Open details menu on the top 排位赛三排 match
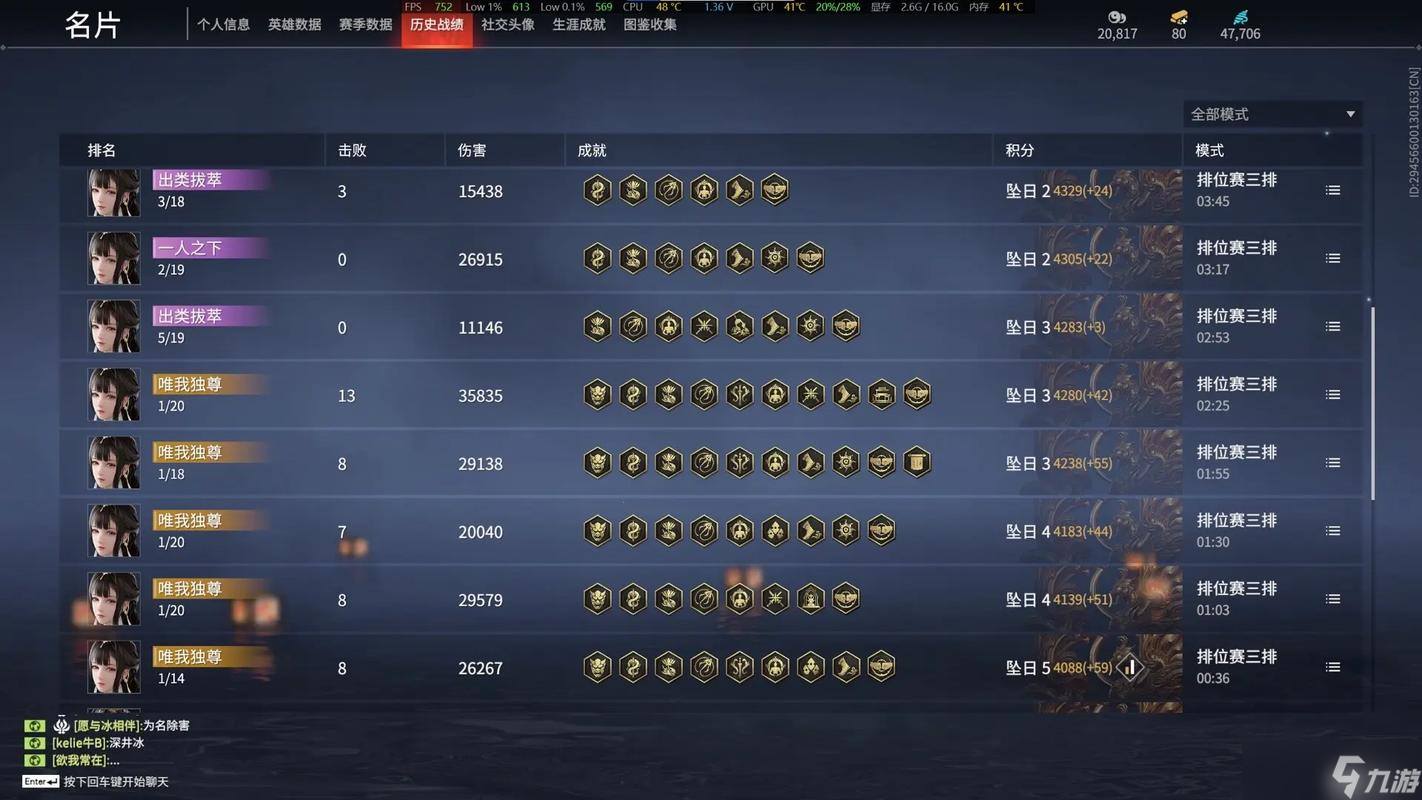The image size is (1422, 800). point(1332,188)
